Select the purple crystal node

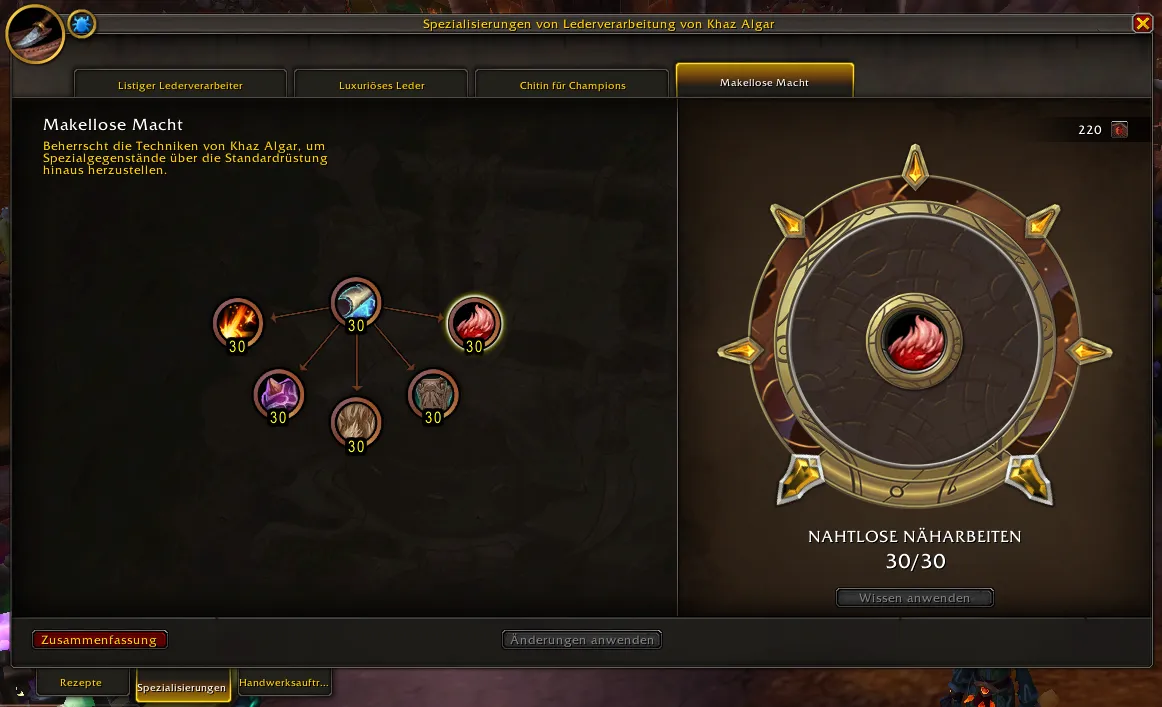pos(278,393)
